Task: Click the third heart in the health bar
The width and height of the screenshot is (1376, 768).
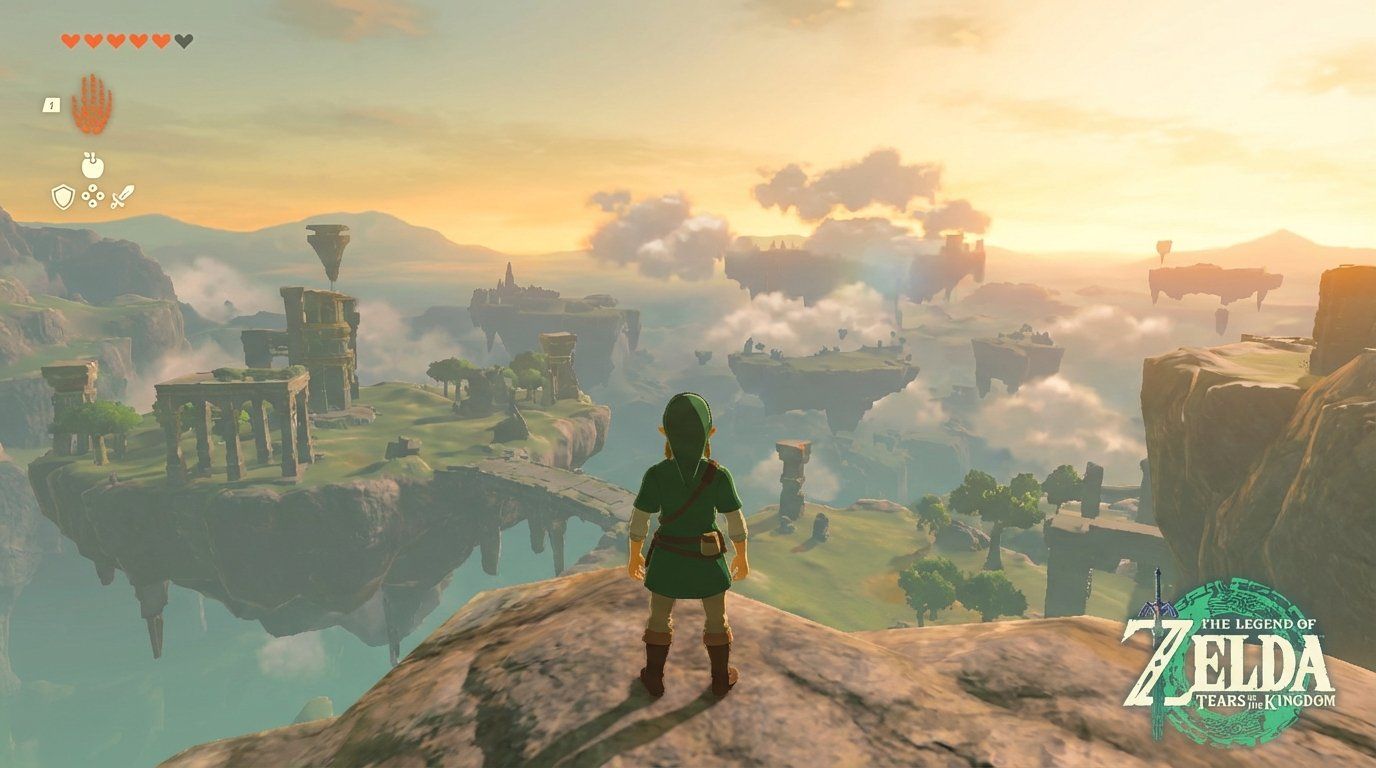Action: [114, 40]
